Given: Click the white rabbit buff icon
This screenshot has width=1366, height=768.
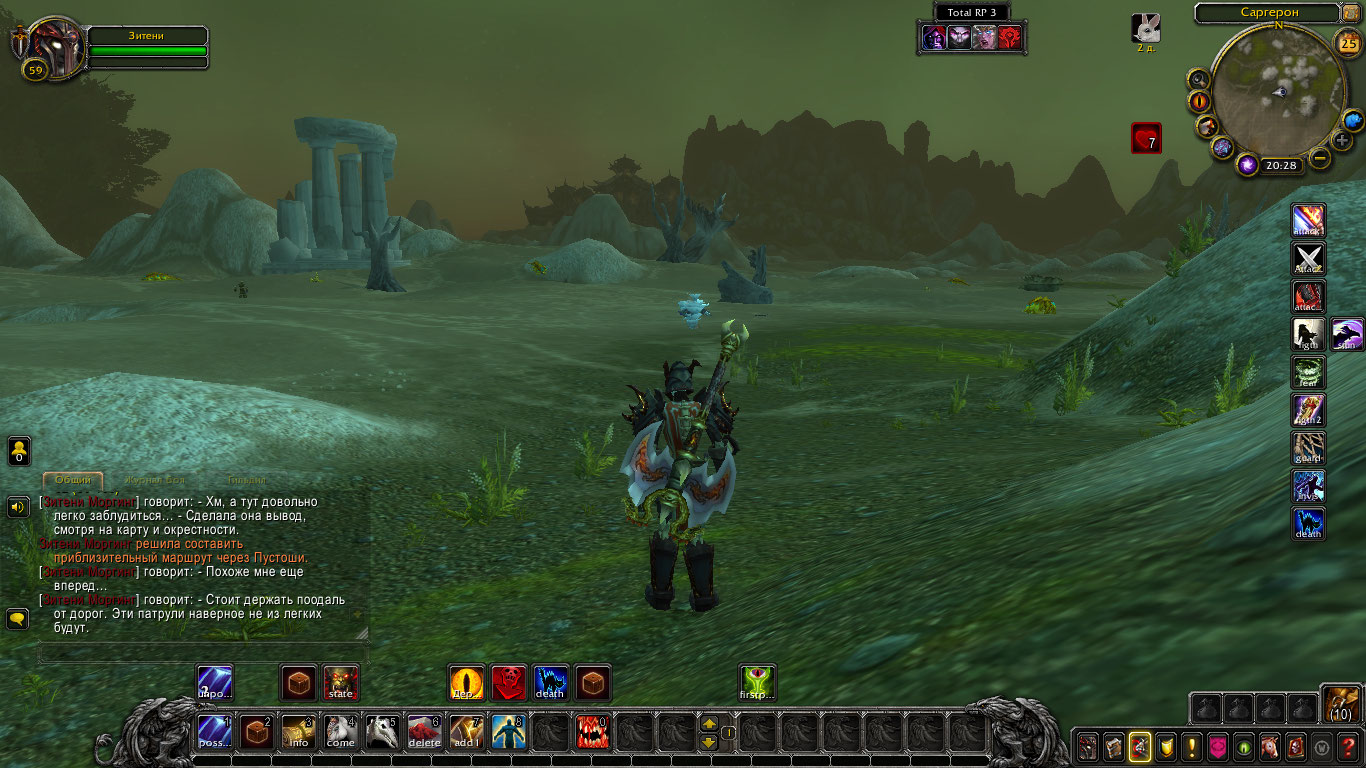Looking at the screenshot, I should pyautogui.click(x=1146, y=27).
